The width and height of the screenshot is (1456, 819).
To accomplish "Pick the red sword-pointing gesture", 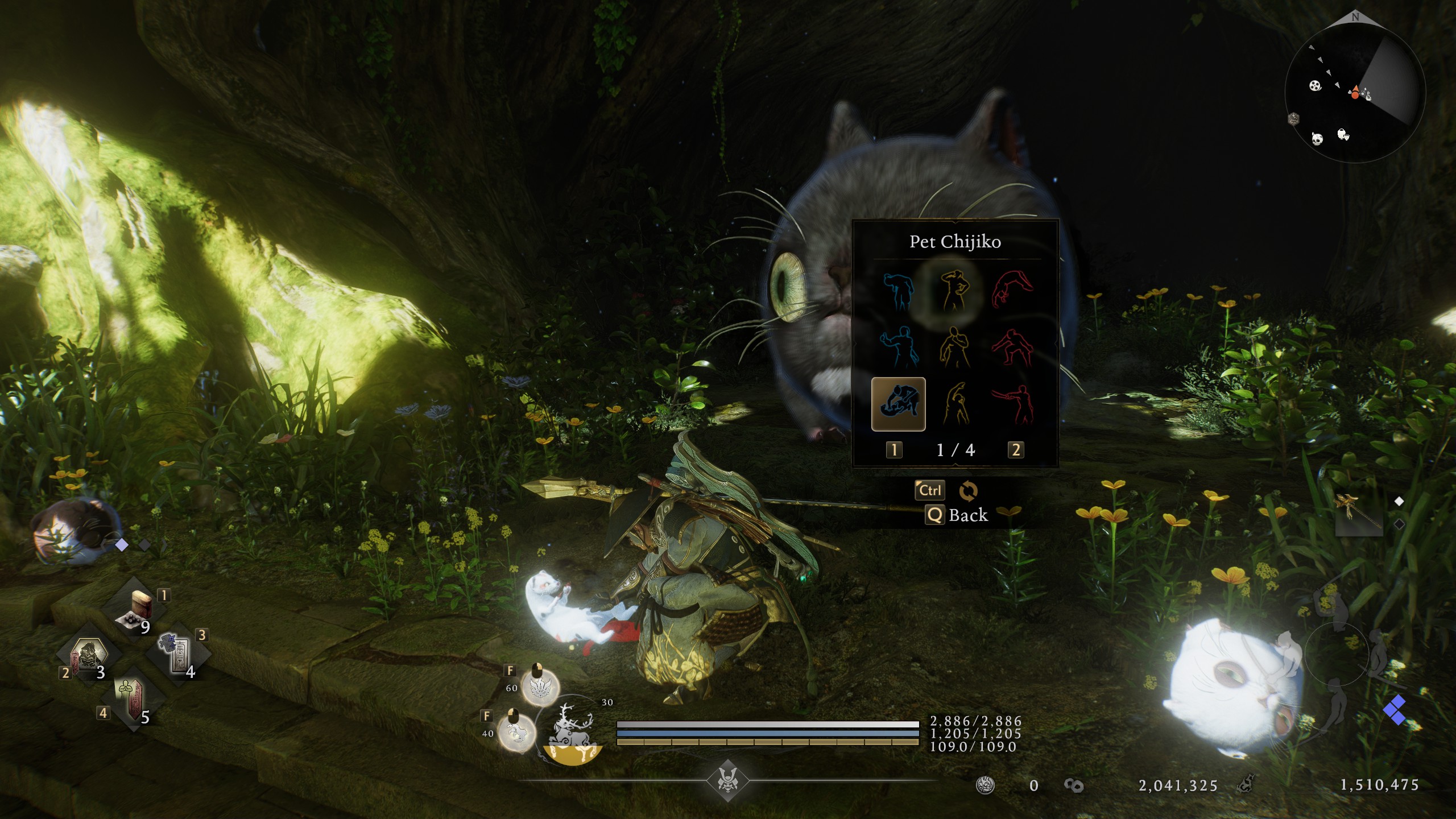I will point(1012,404).
